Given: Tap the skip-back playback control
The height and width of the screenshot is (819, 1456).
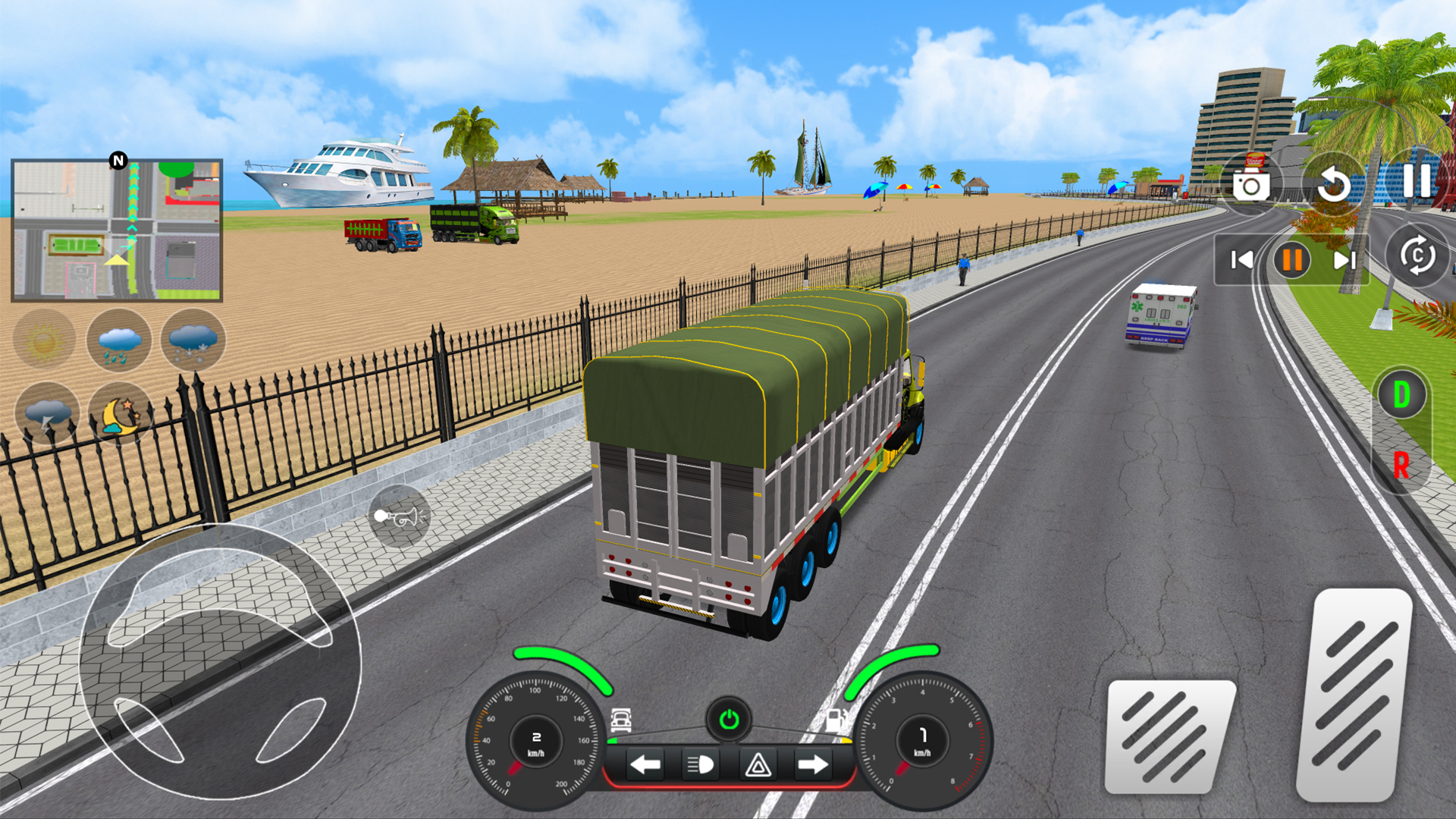Looking at the screenshot, I should [x=1242, y=260].
